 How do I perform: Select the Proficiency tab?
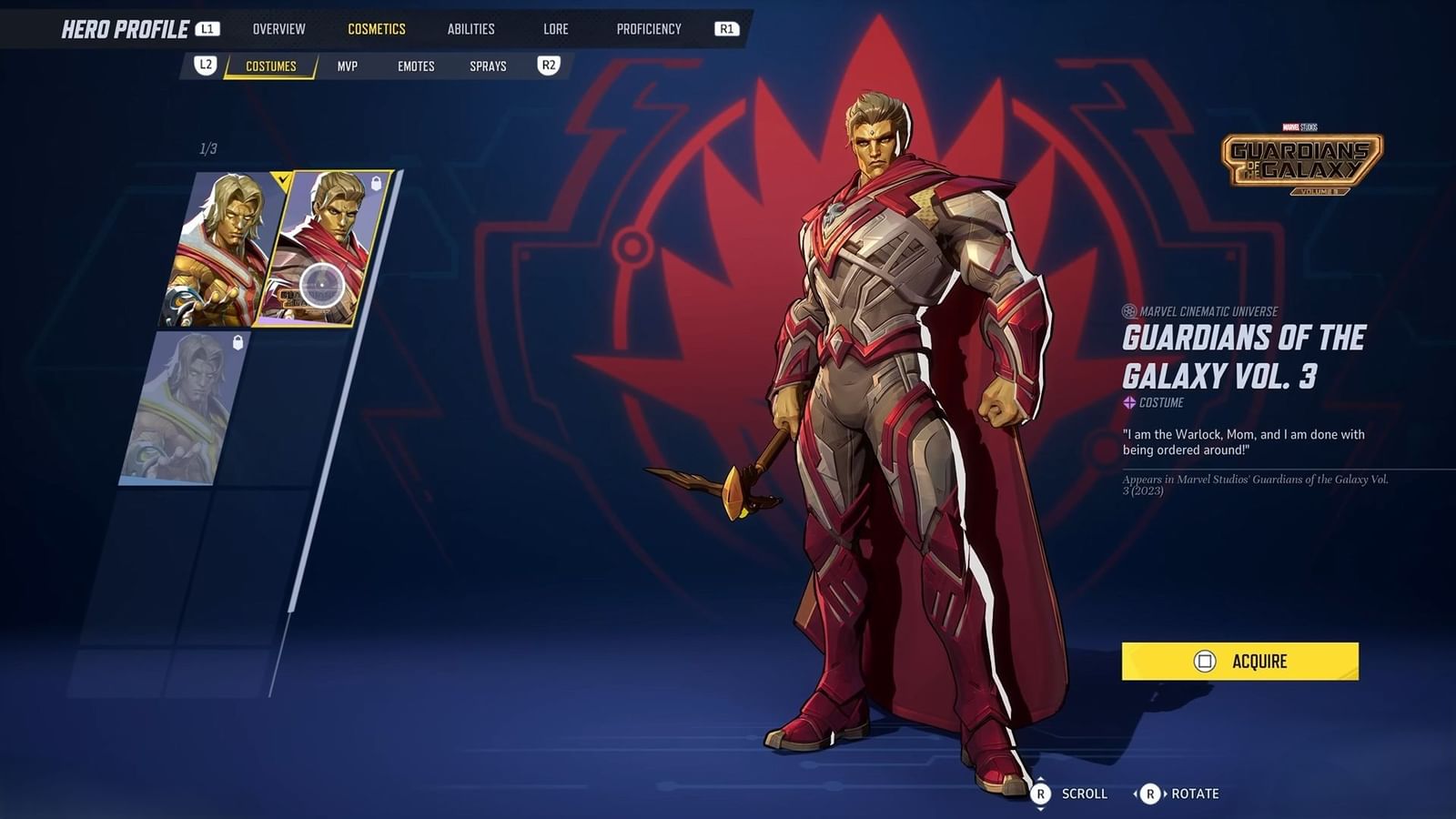[x=647, y=28]
